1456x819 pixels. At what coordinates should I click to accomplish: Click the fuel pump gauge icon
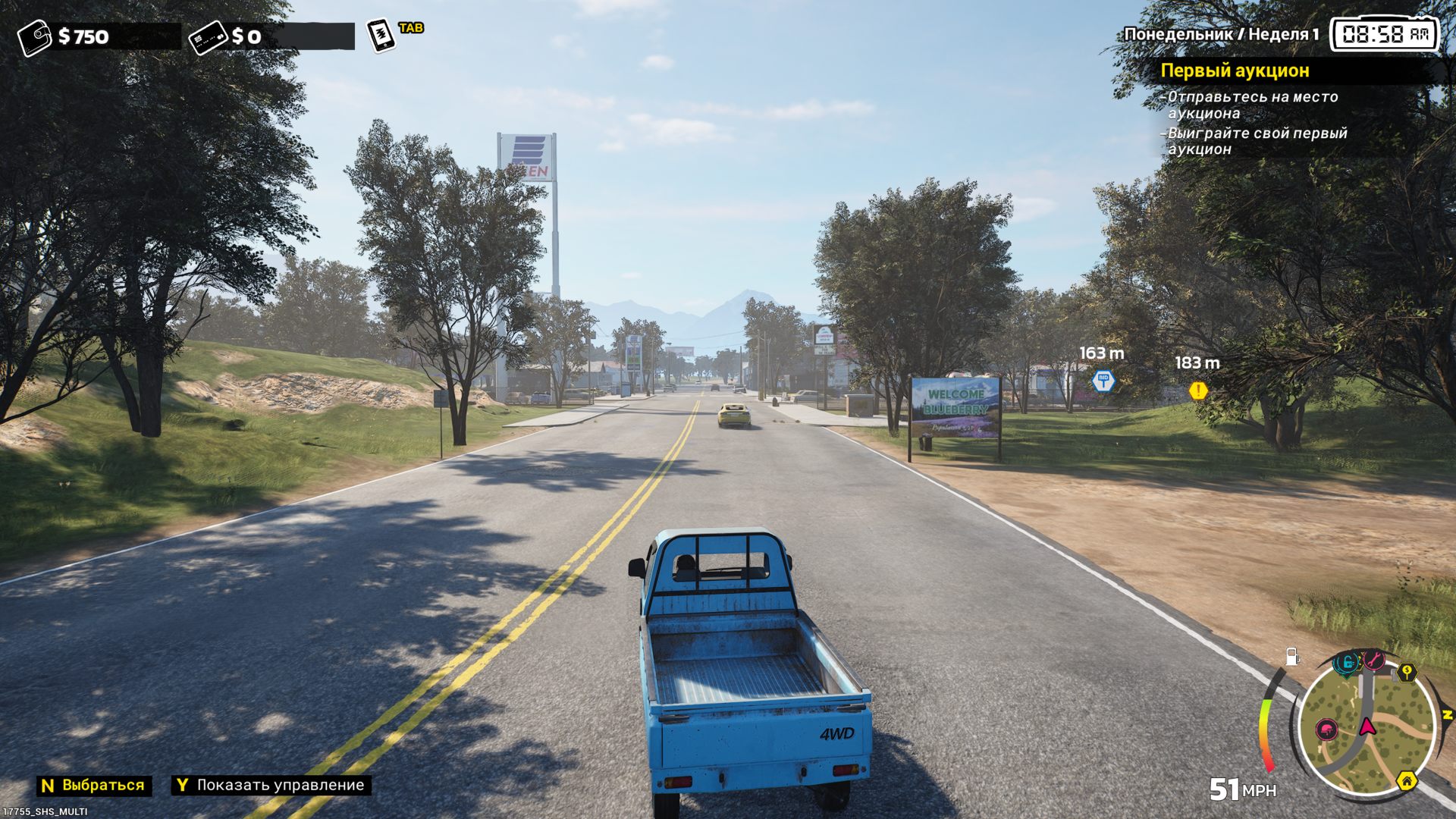click(1292, 657)
